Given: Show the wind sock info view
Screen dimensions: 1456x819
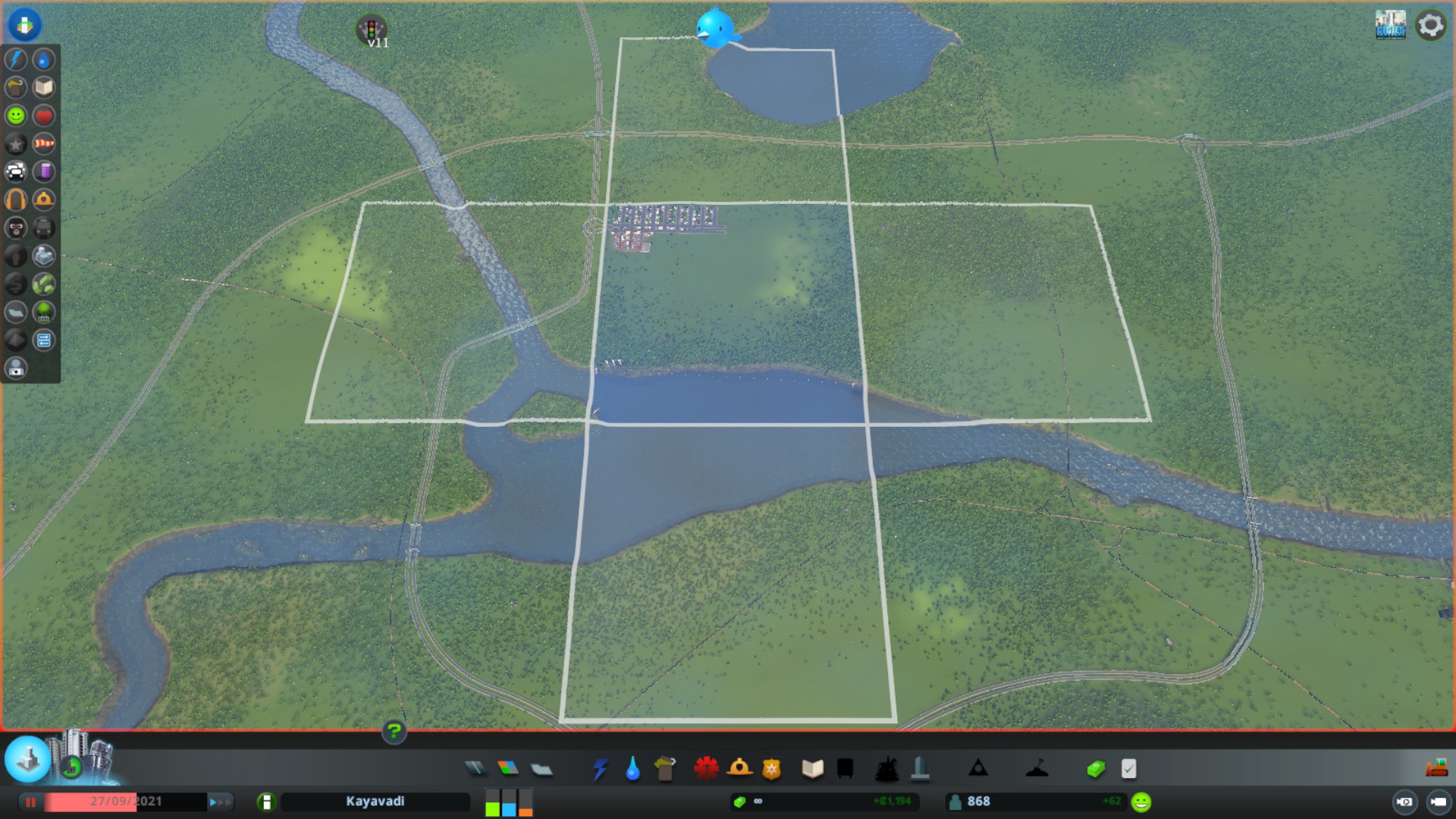Looking at the screenshot, I should [x=44, y=144].
